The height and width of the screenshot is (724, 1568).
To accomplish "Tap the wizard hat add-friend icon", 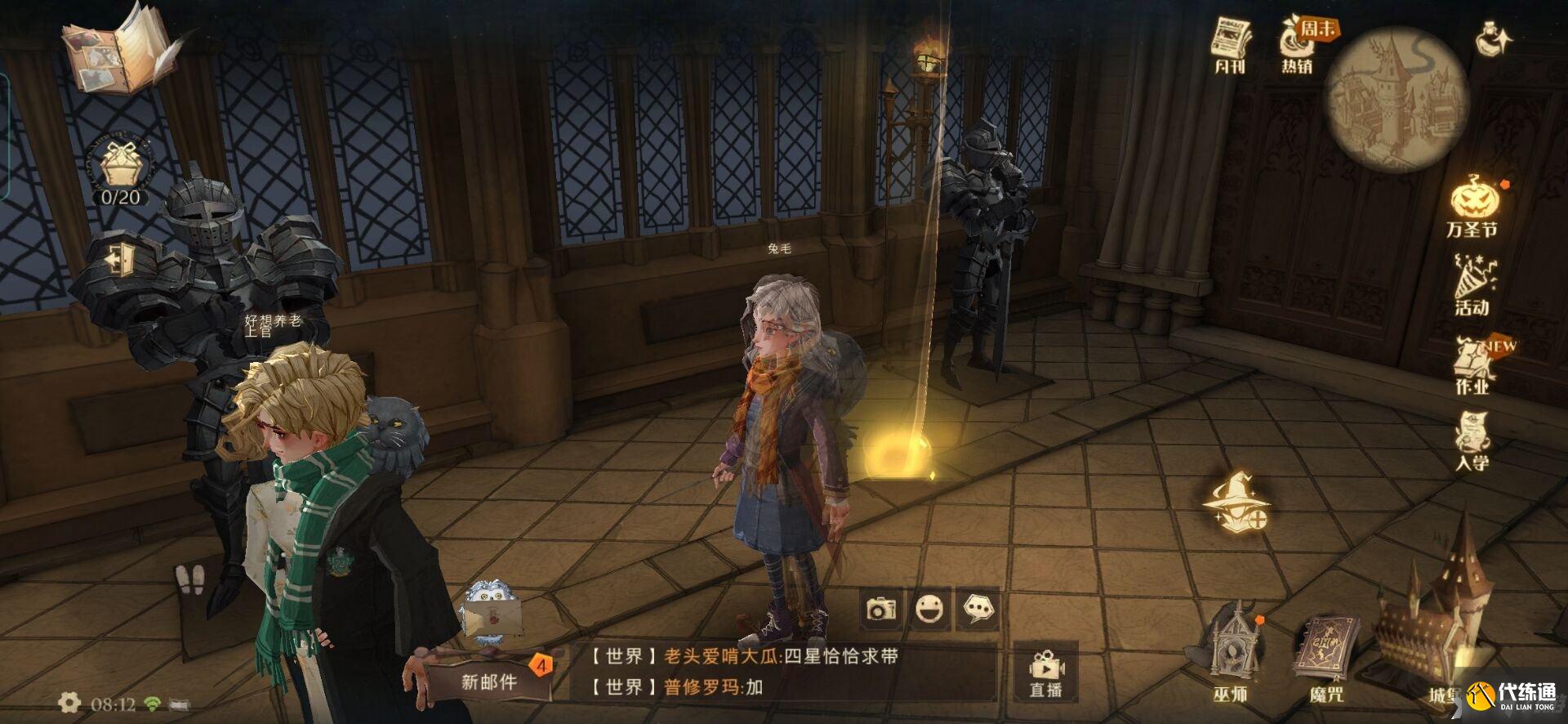I will click(1236, 502).
